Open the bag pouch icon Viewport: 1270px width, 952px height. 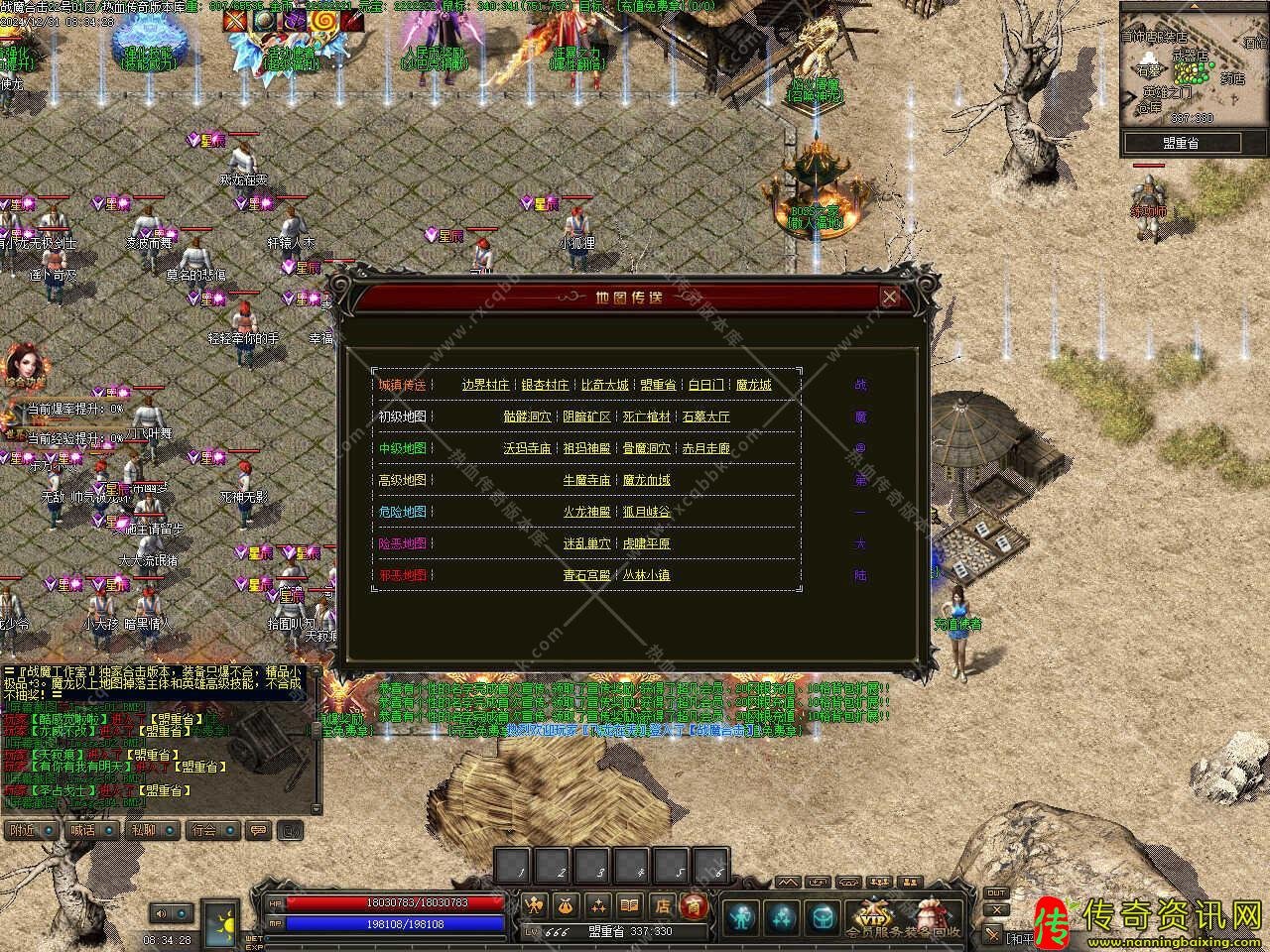pos(567,905)
